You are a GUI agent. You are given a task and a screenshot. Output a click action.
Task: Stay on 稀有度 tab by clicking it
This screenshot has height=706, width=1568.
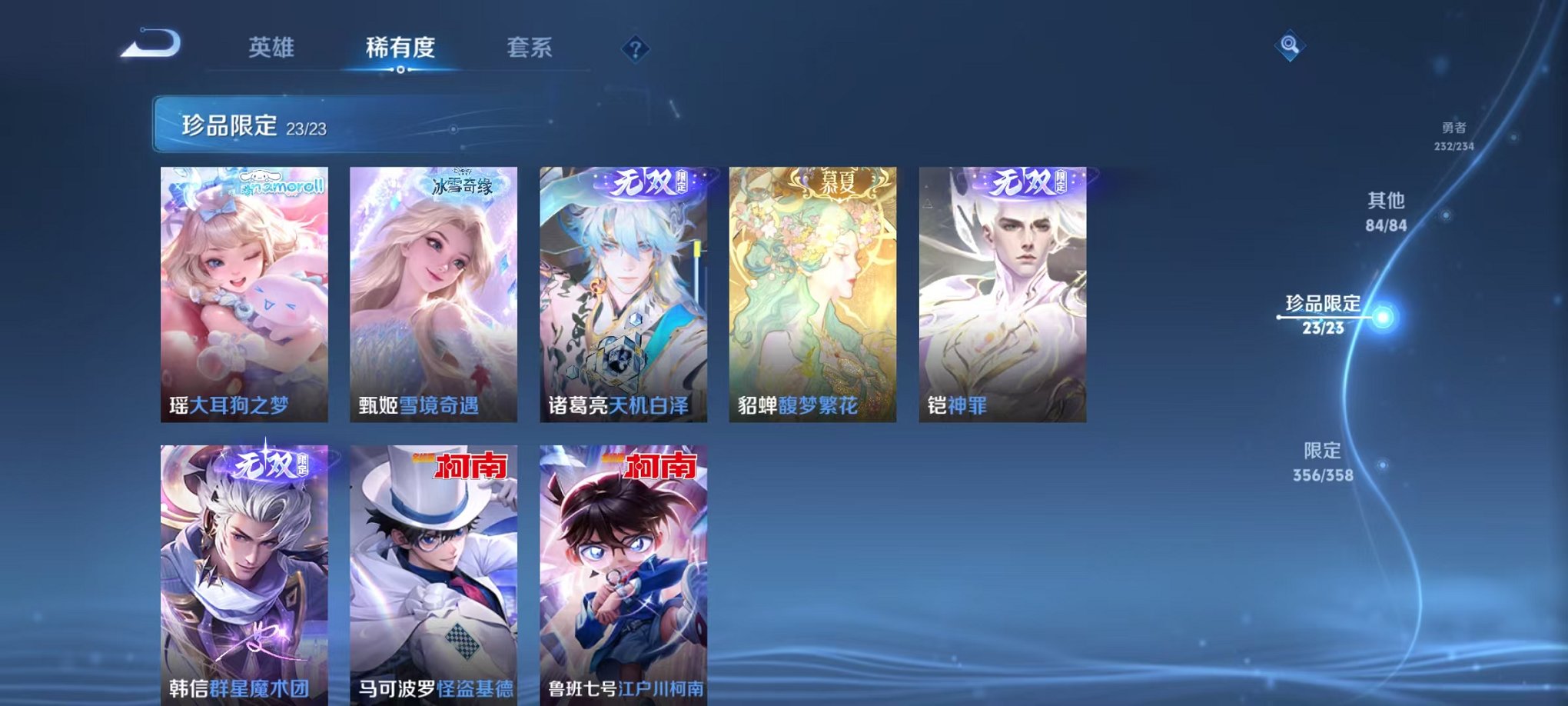point(402,46)
